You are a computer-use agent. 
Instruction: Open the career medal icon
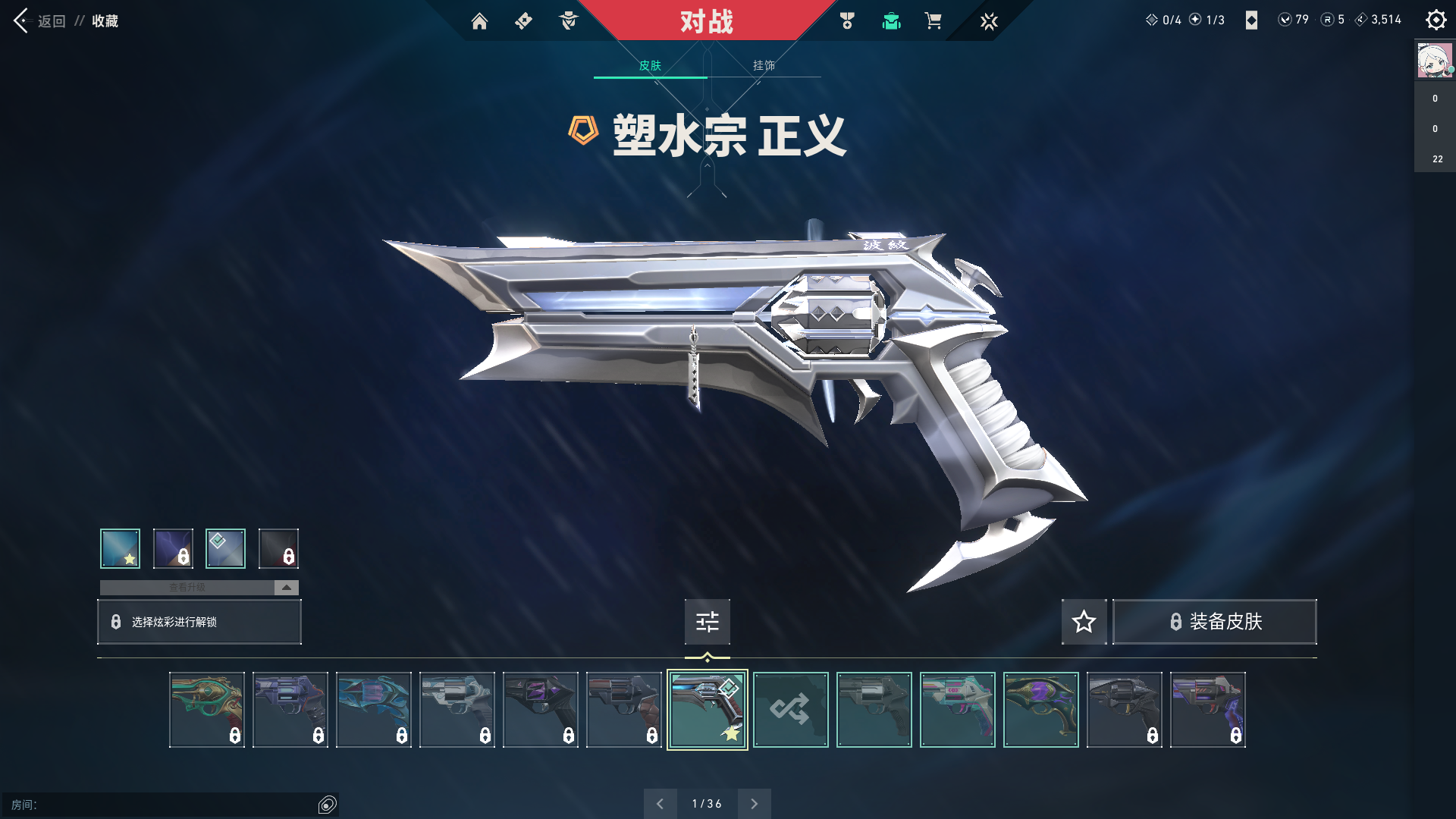[x=847, y=21]
